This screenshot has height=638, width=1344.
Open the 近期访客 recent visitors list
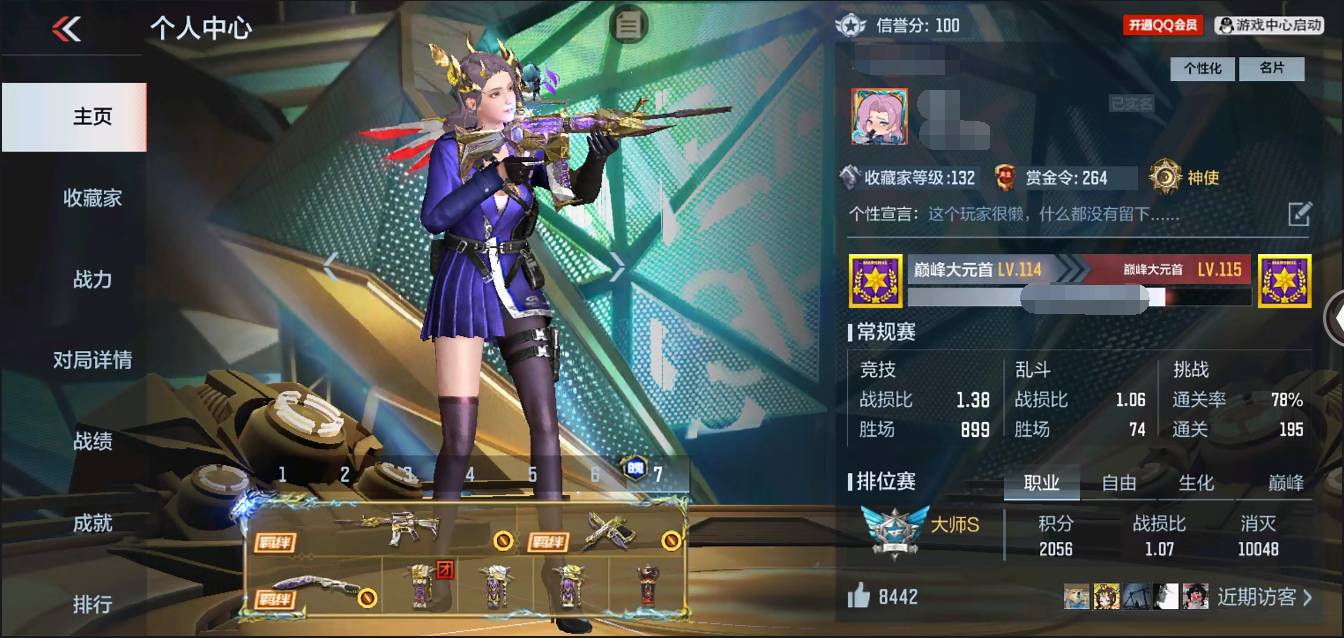(x=1264, y=597)
